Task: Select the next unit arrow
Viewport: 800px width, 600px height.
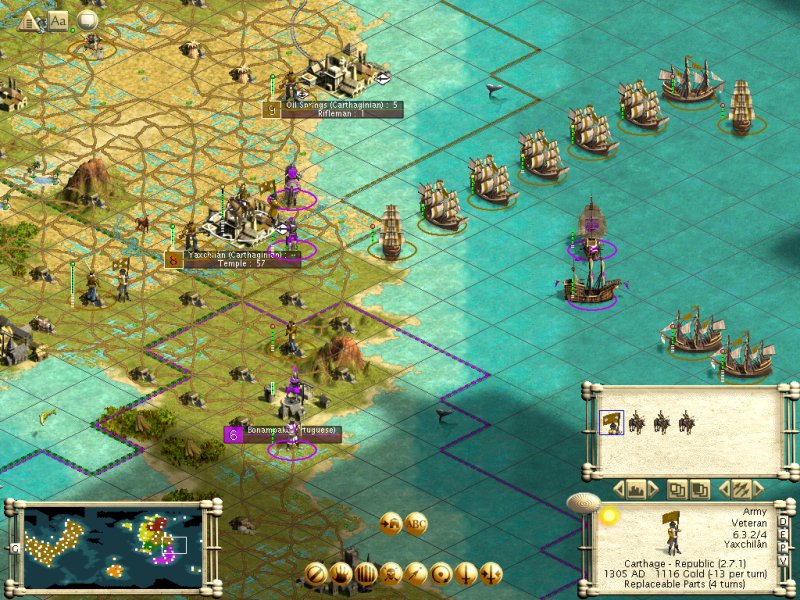Action: tap(758, 490)
